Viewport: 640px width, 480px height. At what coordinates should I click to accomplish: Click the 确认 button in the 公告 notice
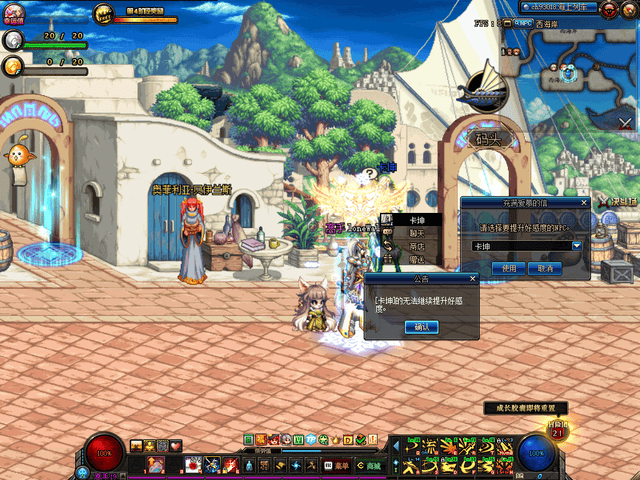tap(421, 327)
